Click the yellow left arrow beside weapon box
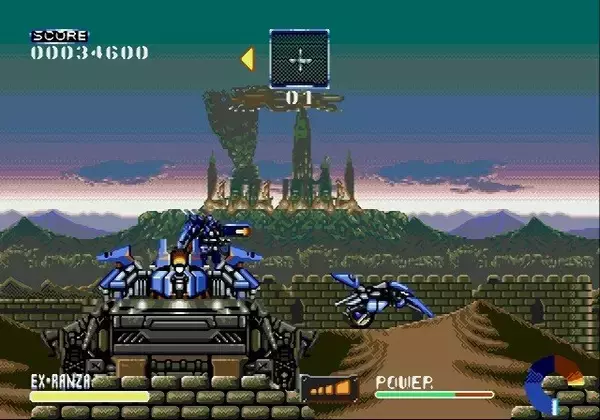The height and width of the screenshot is (420, 600). [248, 59]
